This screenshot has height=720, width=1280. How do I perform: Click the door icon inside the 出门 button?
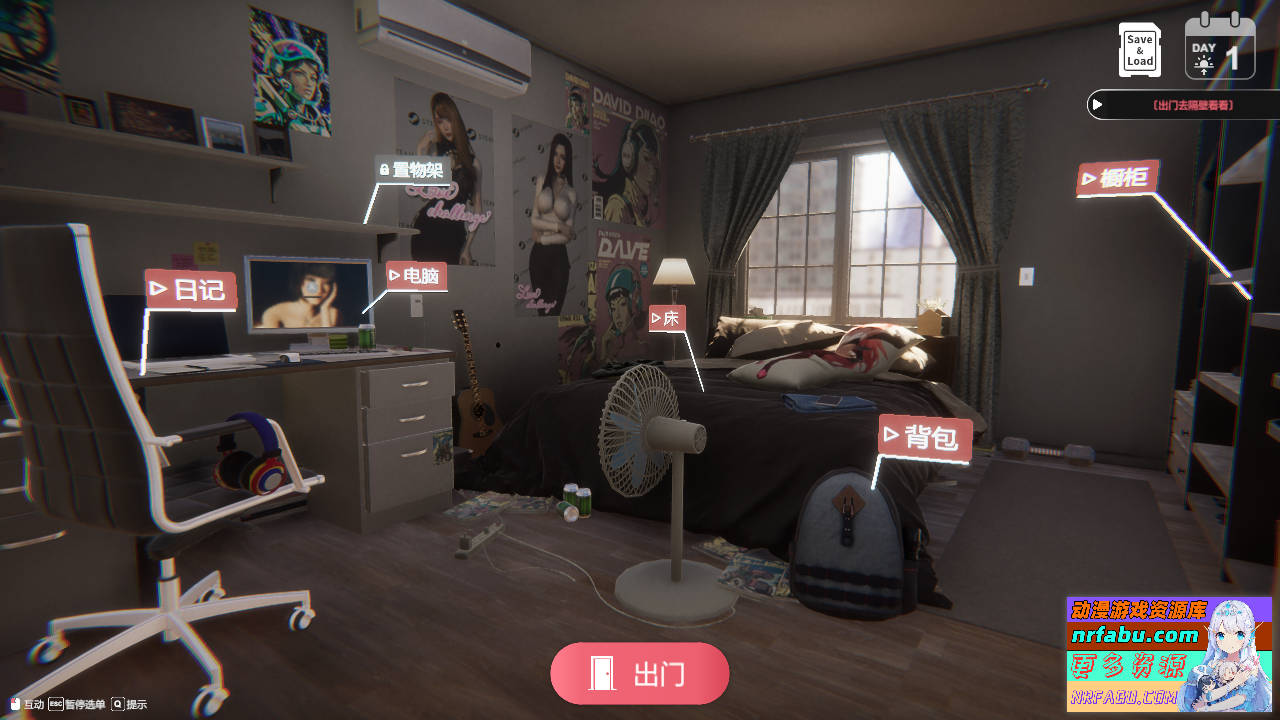click(x=600, y=673)
